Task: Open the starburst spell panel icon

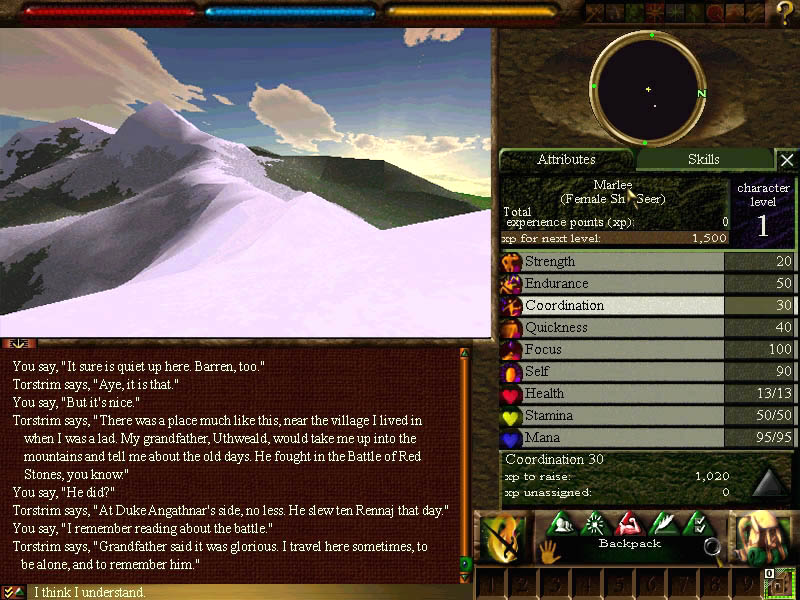Action: pos(595,523)
